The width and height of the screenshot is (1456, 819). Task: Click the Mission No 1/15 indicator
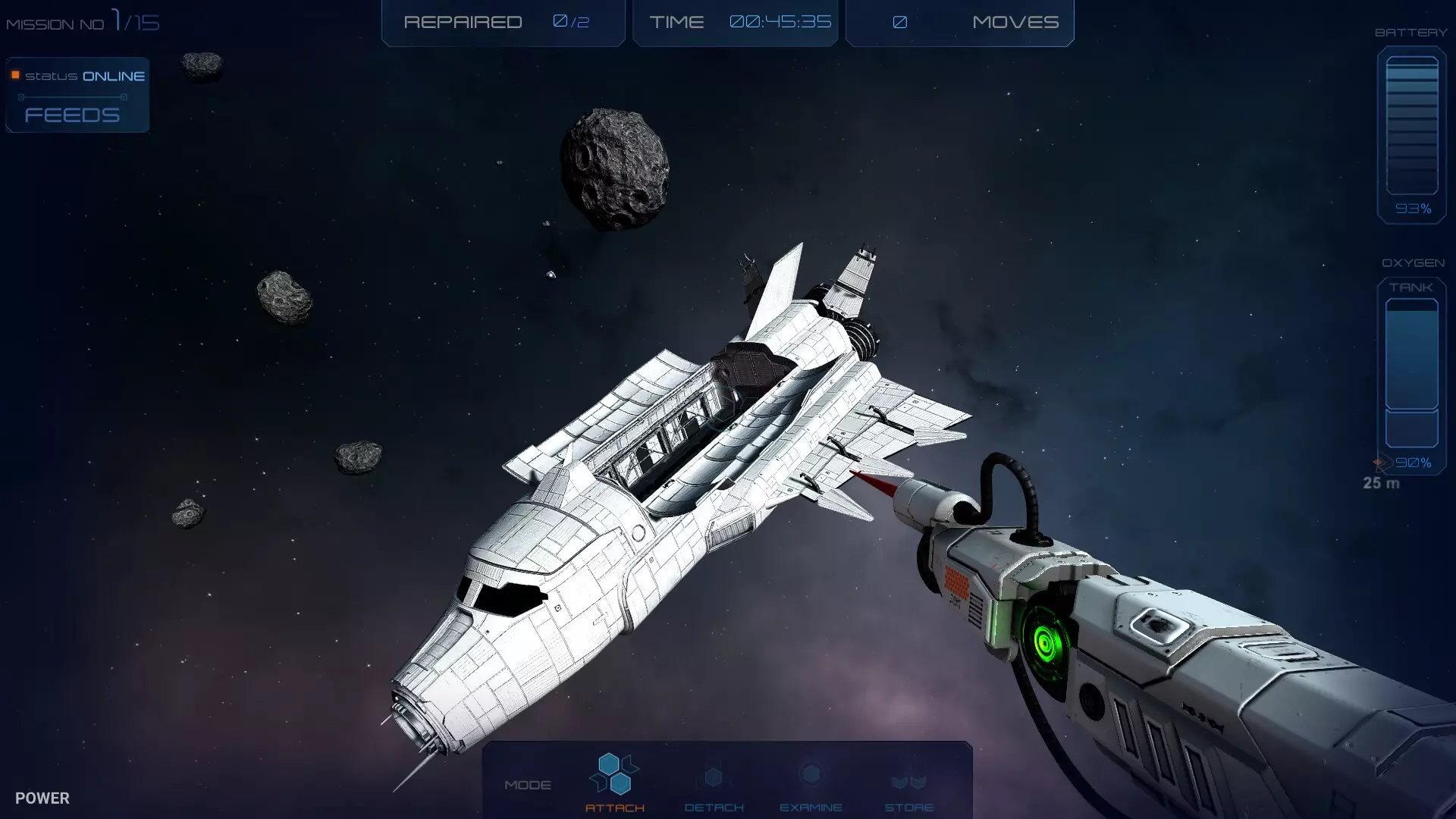coord(82,21)
